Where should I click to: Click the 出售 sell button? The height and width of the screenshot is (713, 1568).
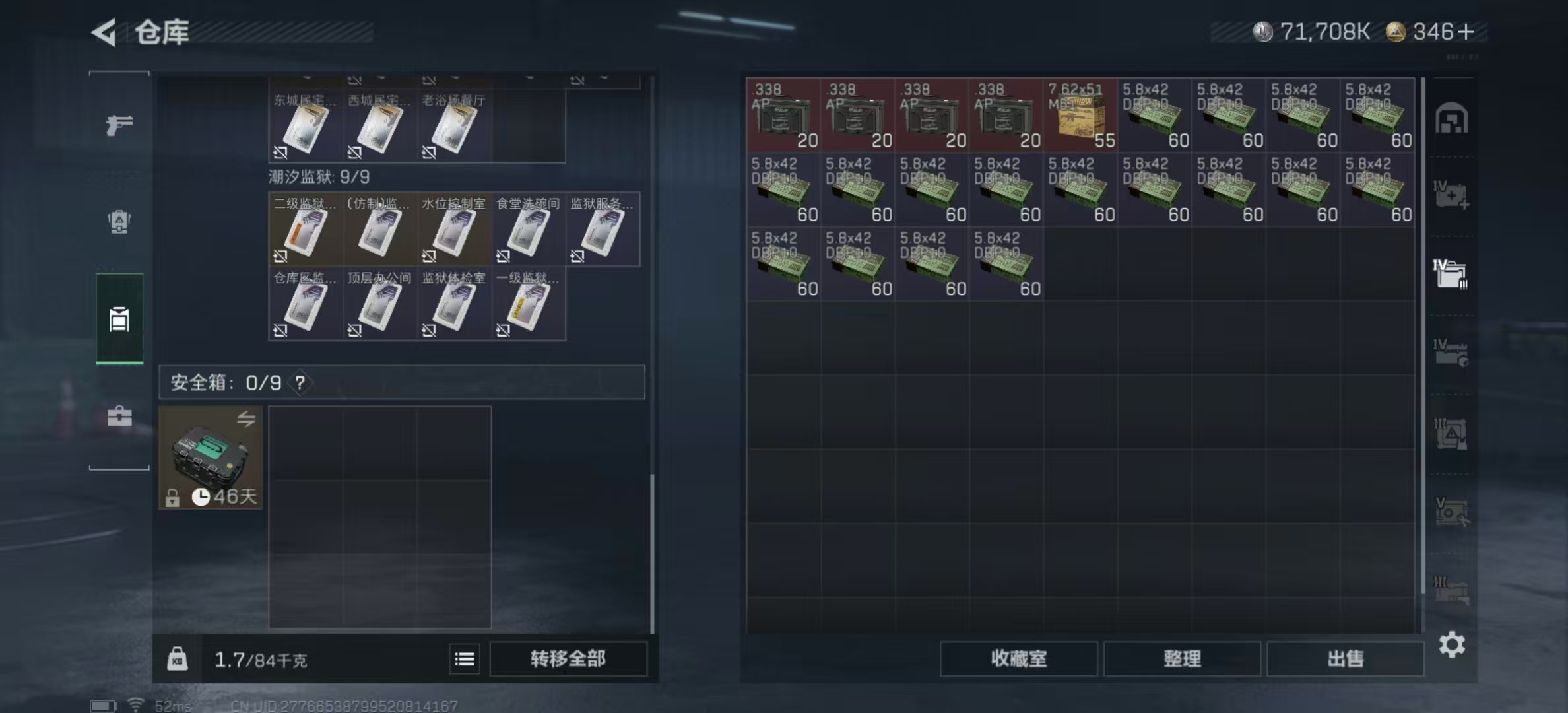pos(1346,659)
